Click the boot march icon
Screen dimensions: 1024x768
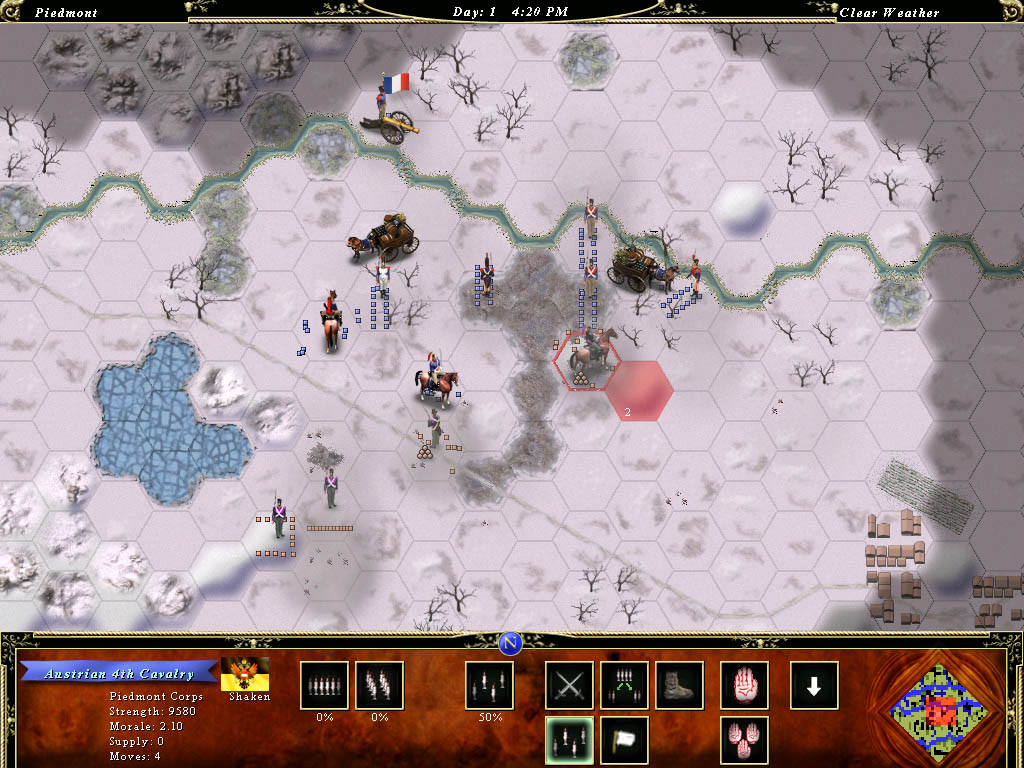[679, 686]
